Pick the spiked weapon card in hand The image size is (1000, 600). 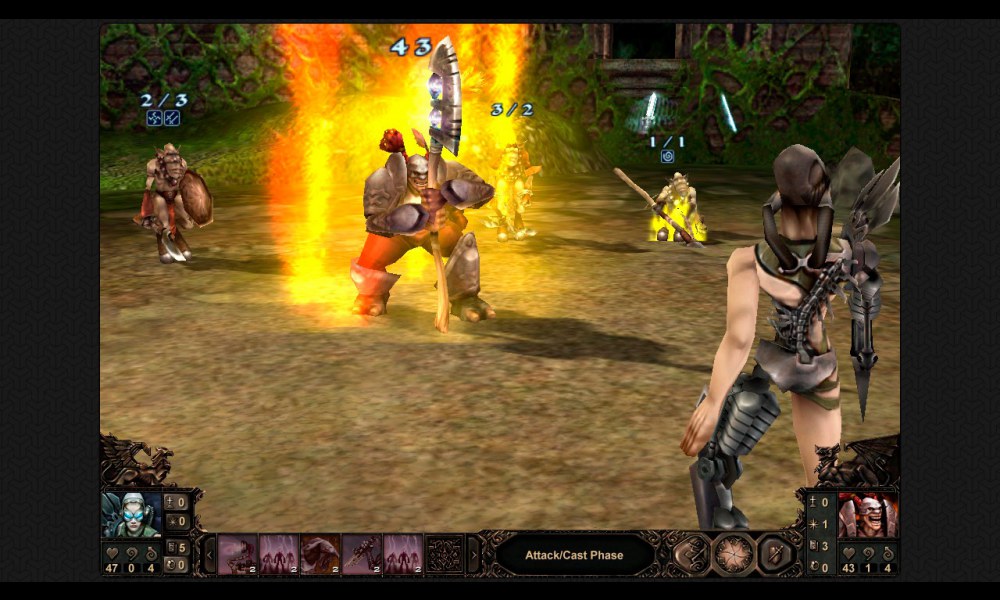361,554
